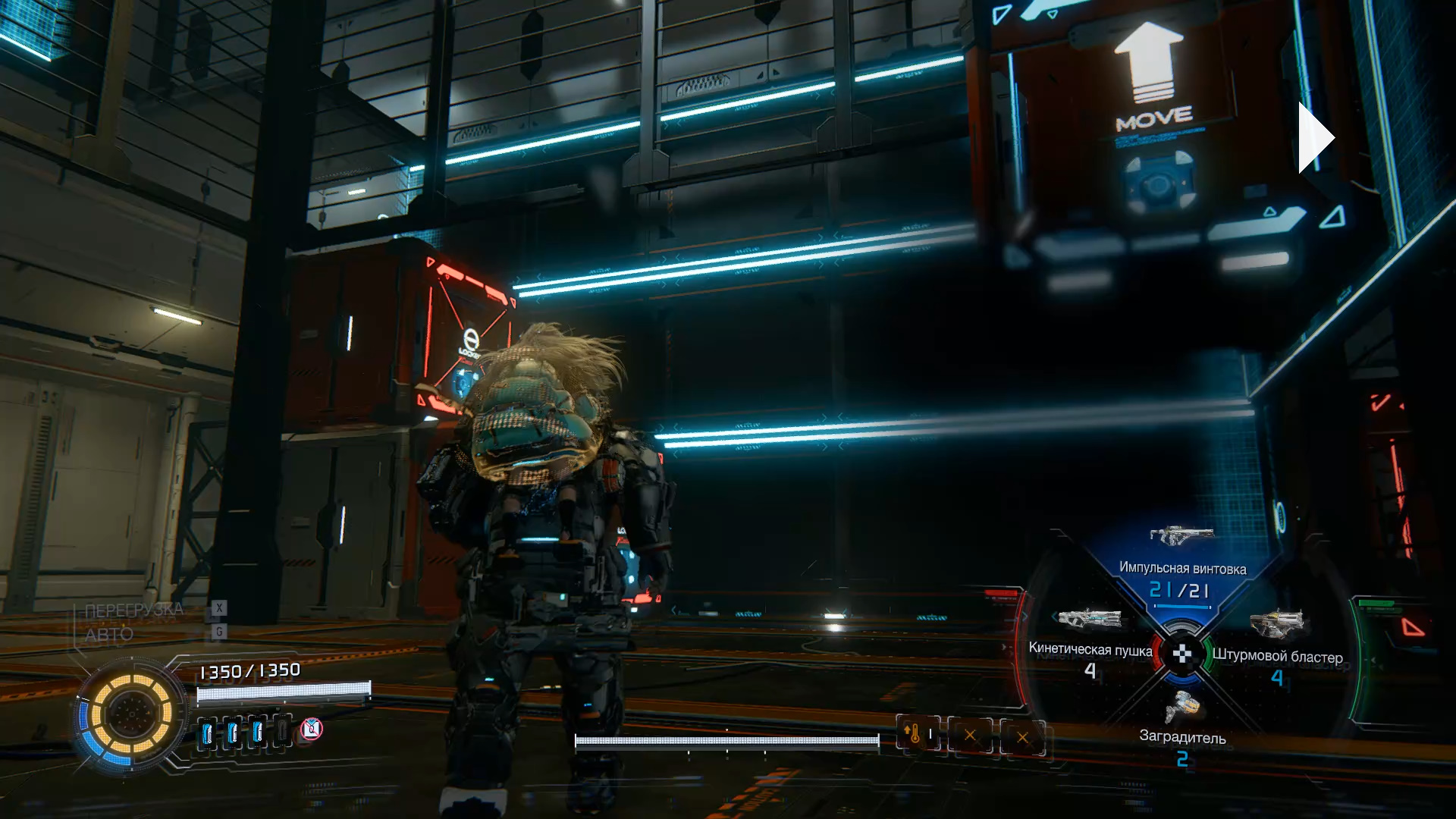Switch to Кинетическая пушка weapon
The height and width of the screenshot is (819, 1456).
pyautogui.click(x=1090, y=620)
